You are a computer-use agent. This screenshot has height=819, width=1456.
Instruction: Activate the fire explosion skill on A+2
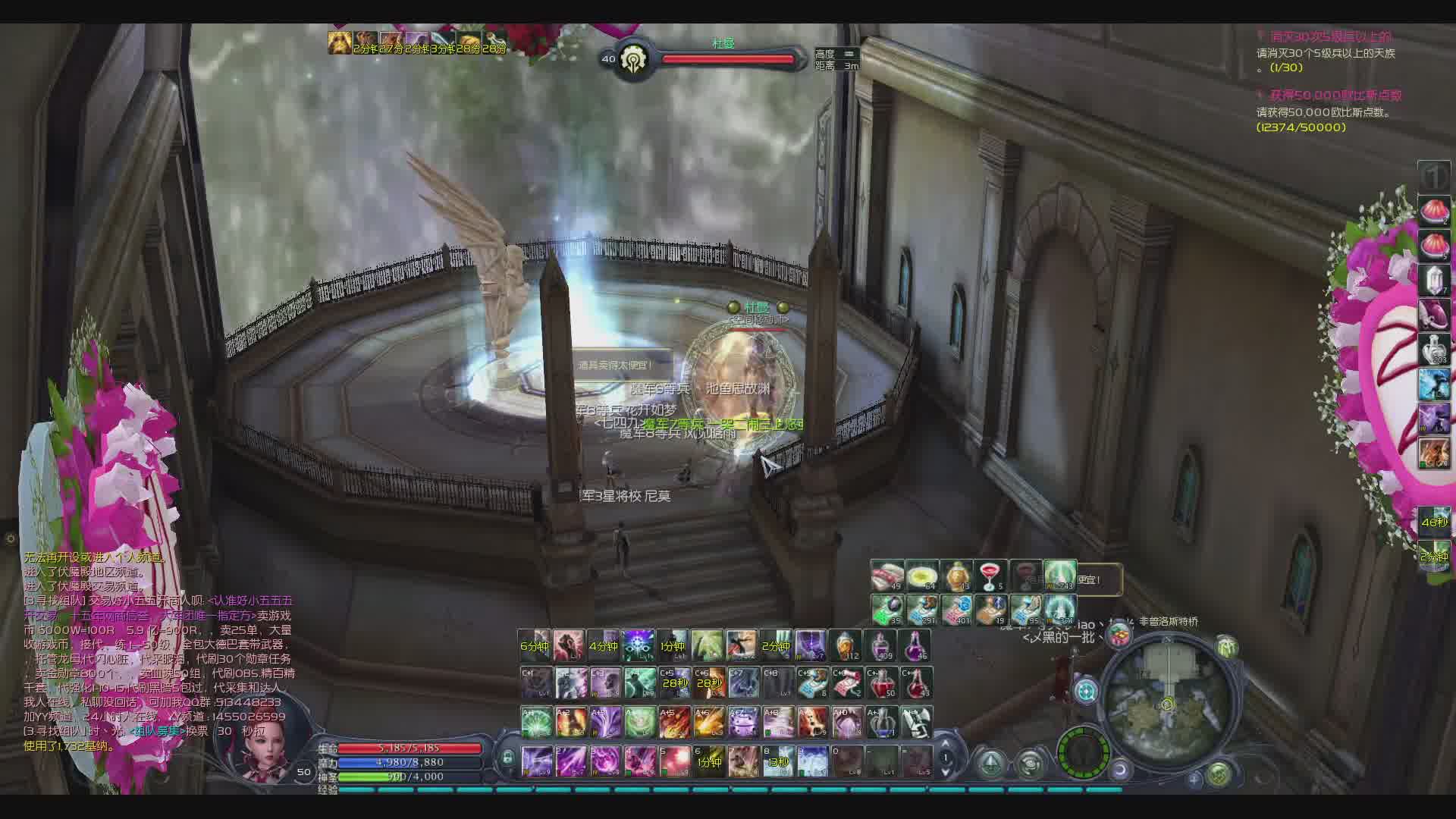[x=570, y=722]
